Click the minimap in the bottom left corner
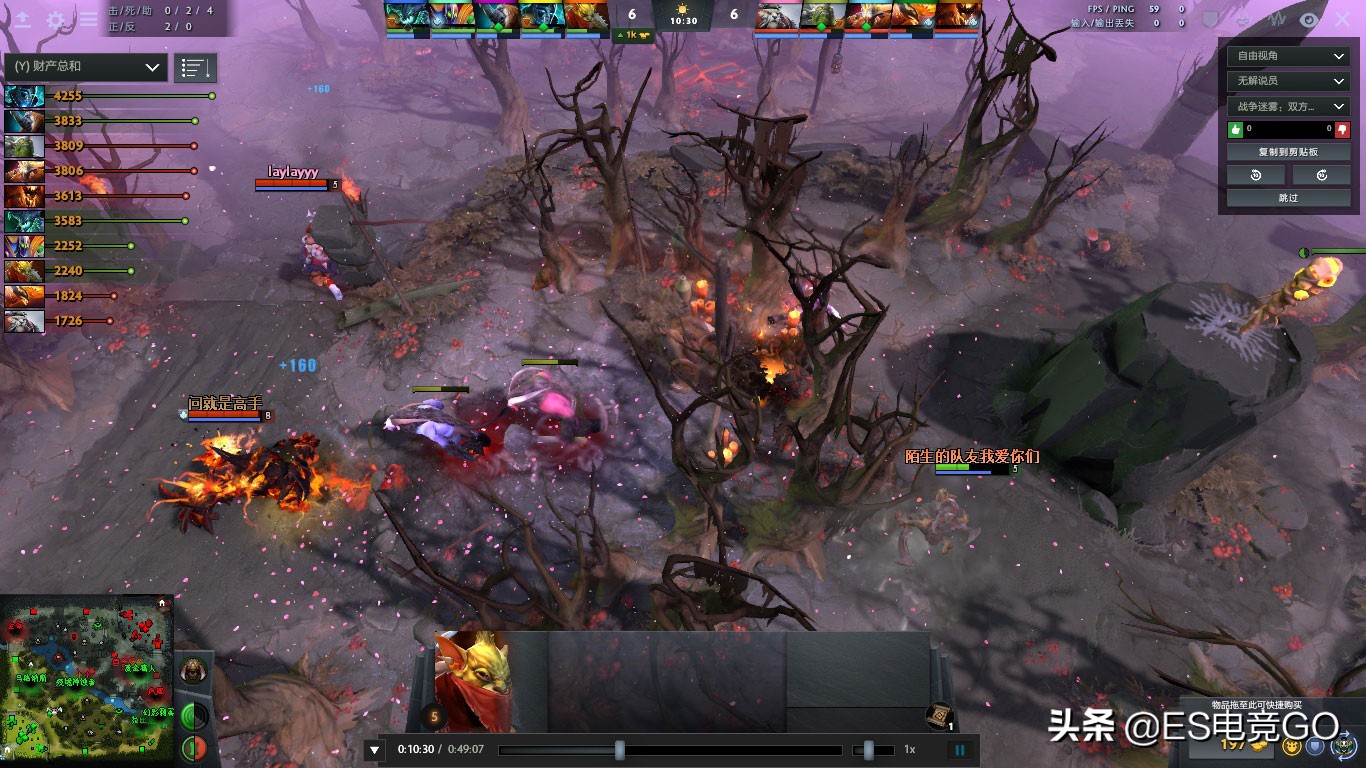 85,680
